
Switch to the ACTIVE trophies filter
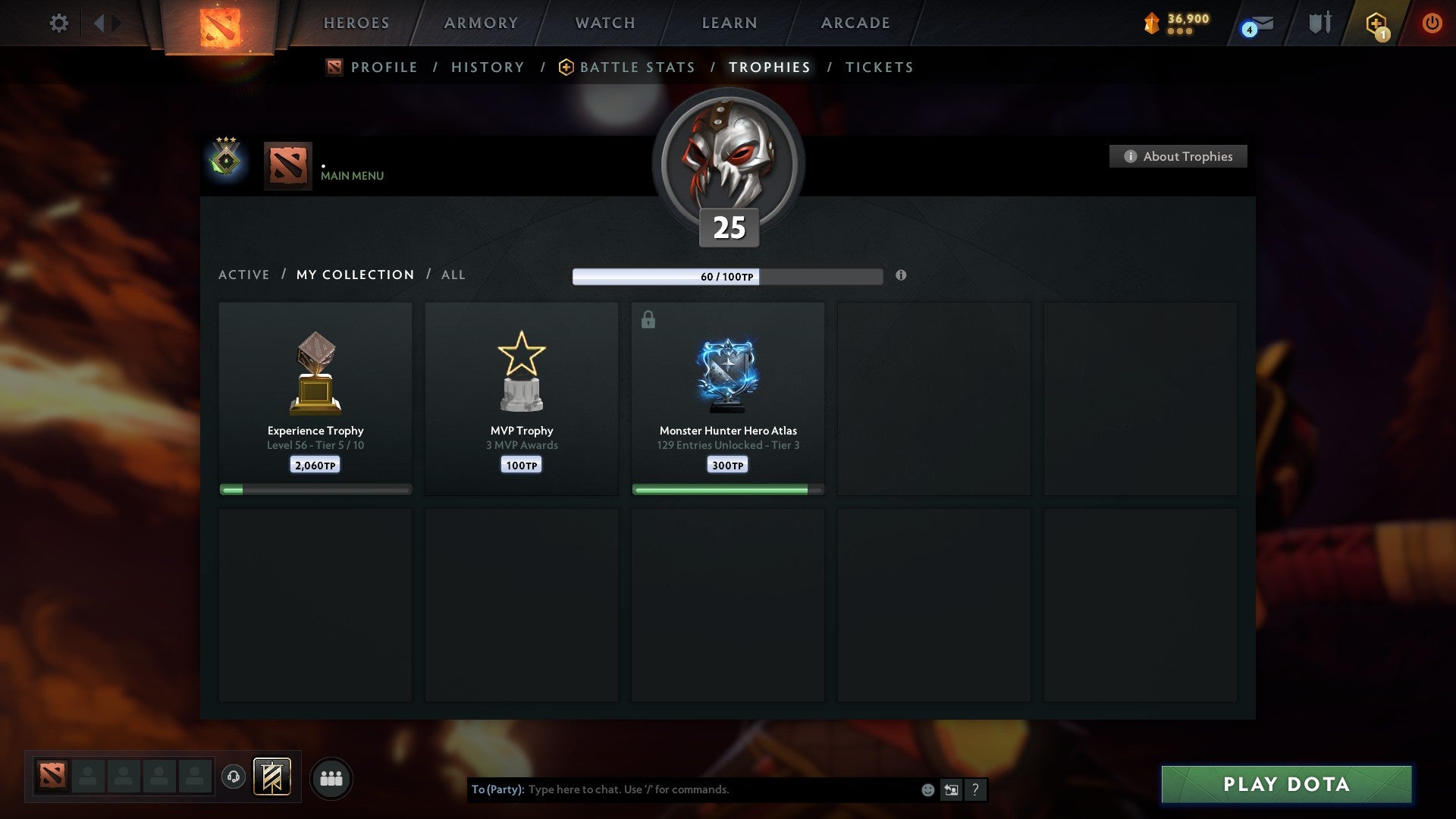click(x=244, y=275)
